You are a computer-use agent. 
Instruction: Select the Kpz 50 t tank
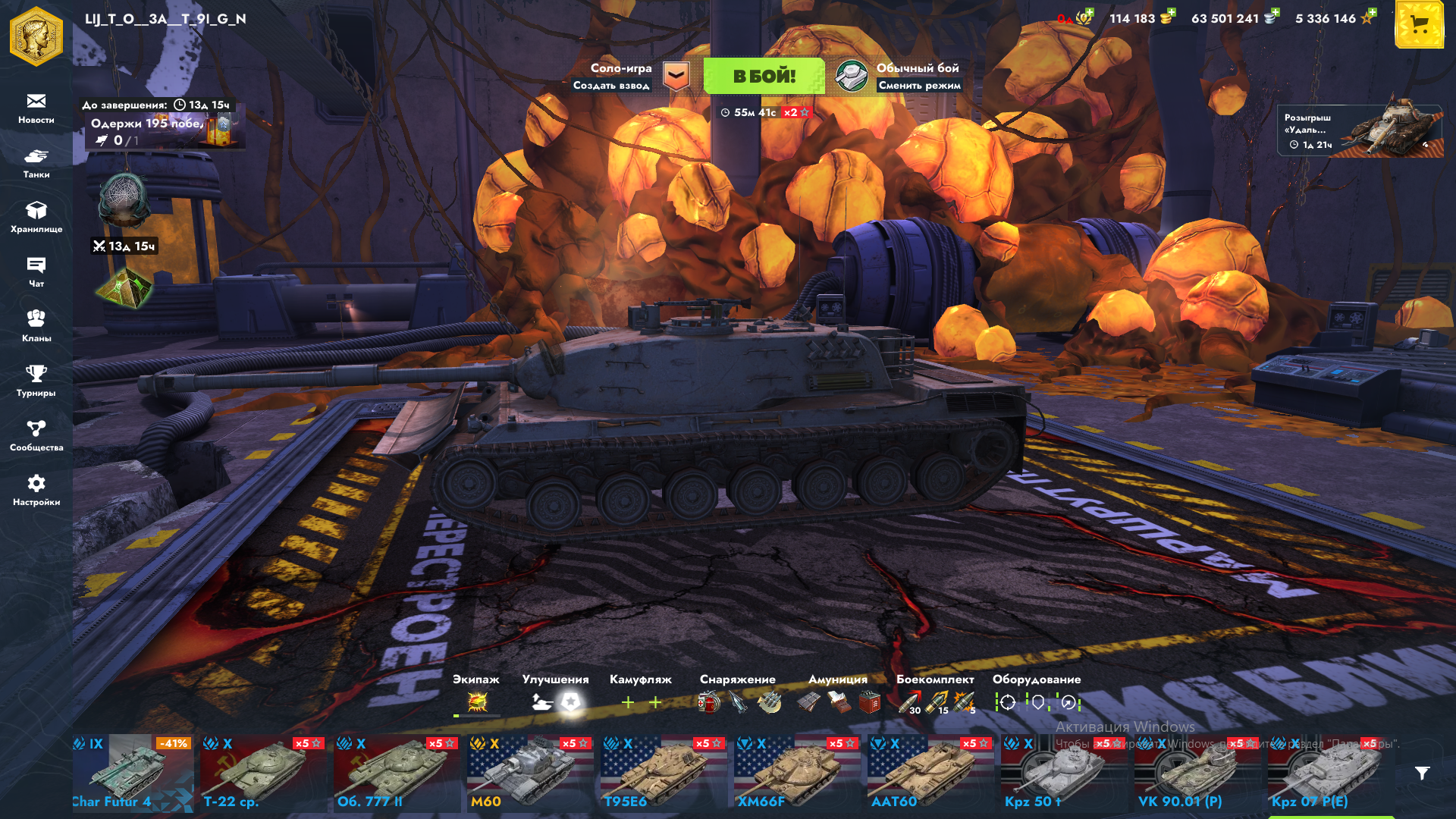[x=1063, y=773]
